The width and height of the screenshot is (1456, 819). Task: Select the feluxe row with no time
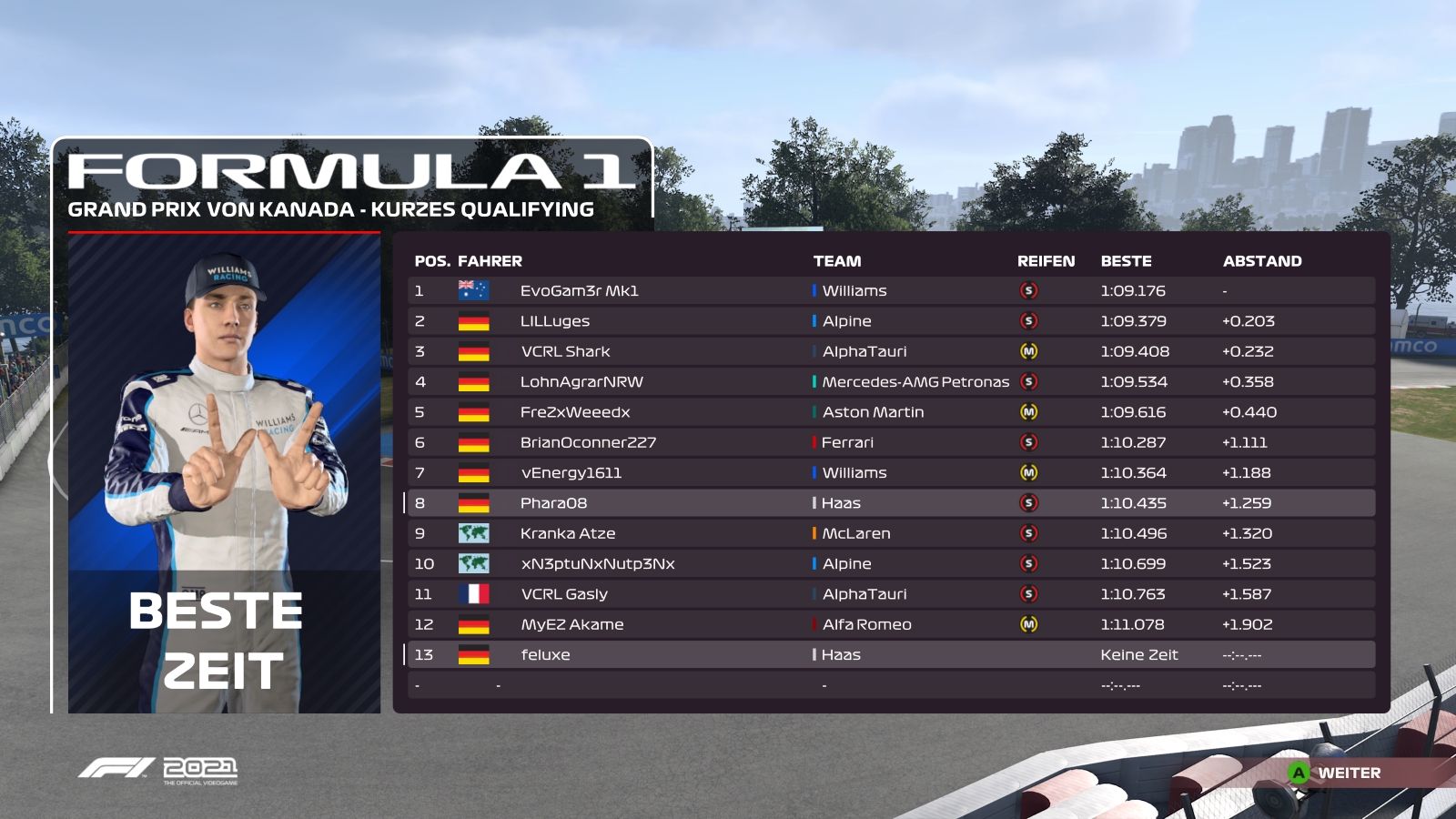pos(545,655)
